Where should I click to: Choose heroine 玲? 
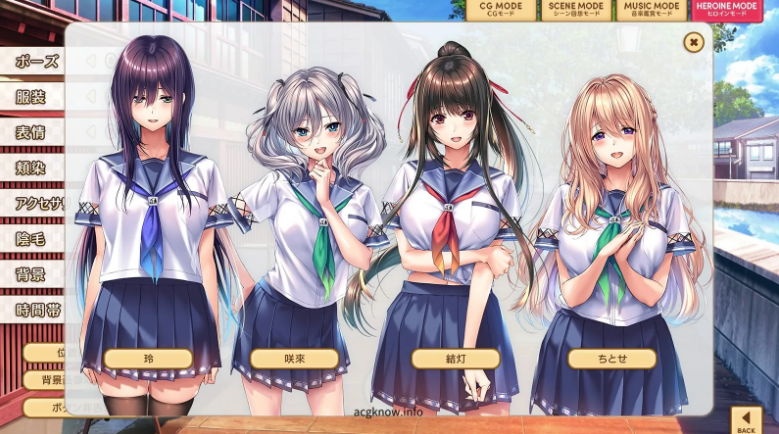click(148, 358)
